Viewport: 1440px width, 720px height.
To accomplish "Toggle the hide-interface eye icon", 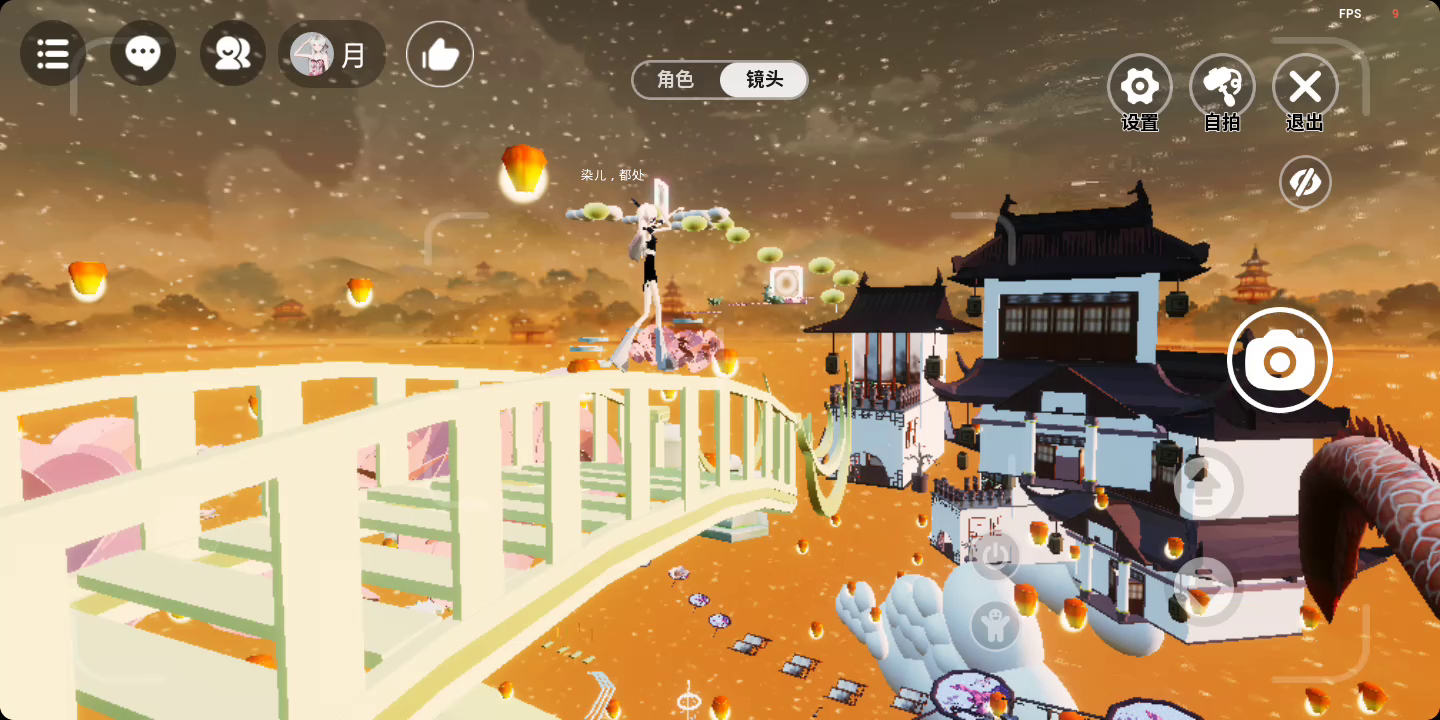I will [1305, 182].
